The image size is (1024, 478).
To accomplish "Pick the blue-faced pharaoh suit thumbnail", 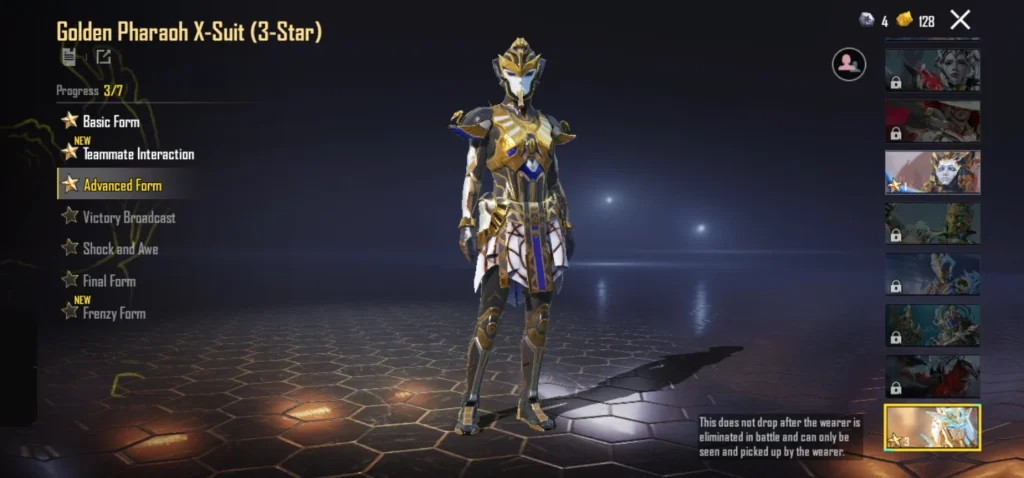I will point(932,172).
